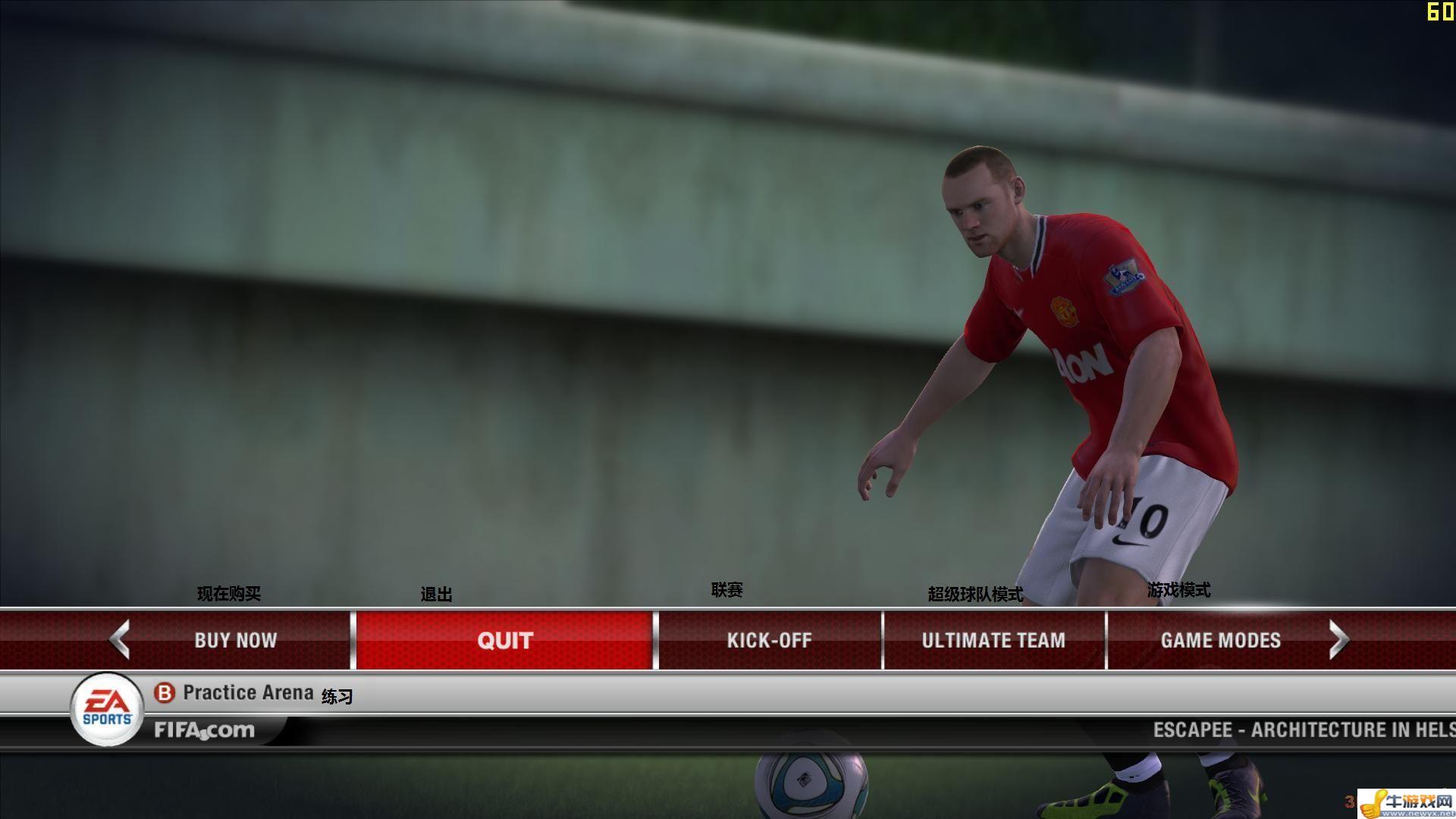This screenshot has width=1456, height=819.
Task: Open the ULTIMATE TEAM mode
Action: pos(993,640)
